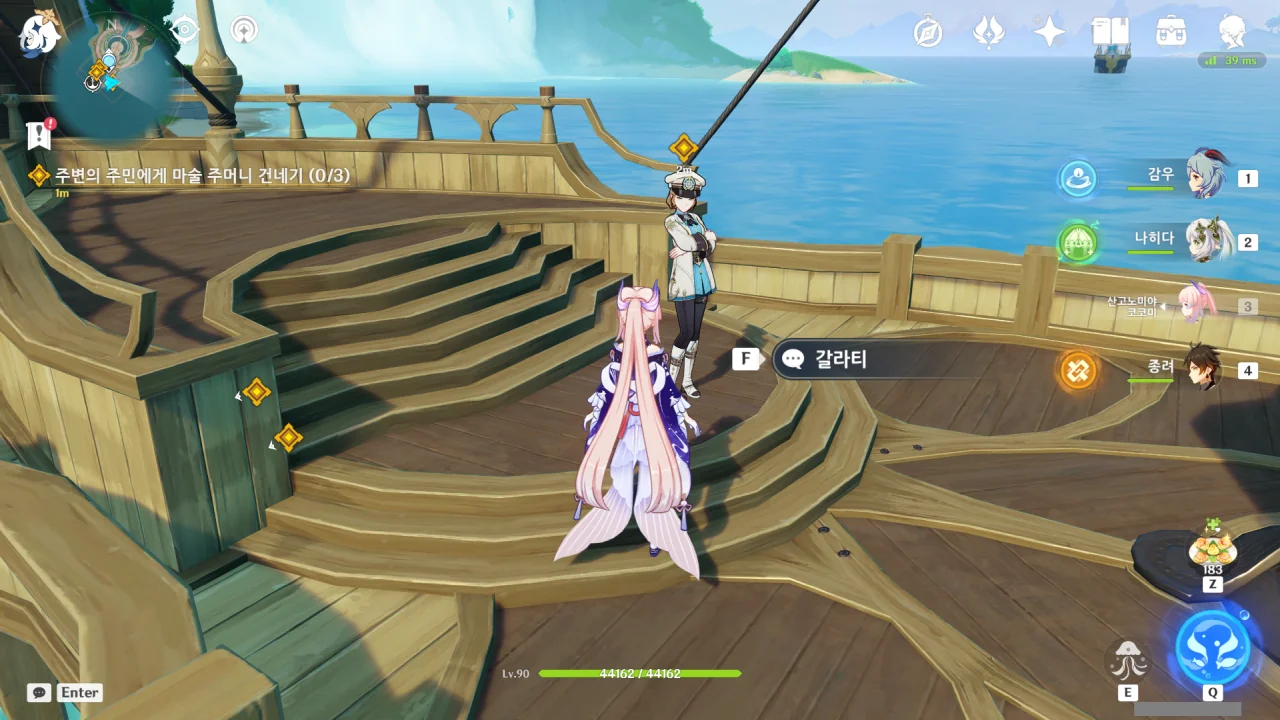Viewport: 1280px width, 720px height.
Task: Open the character screen icon
Action: 1231,32
